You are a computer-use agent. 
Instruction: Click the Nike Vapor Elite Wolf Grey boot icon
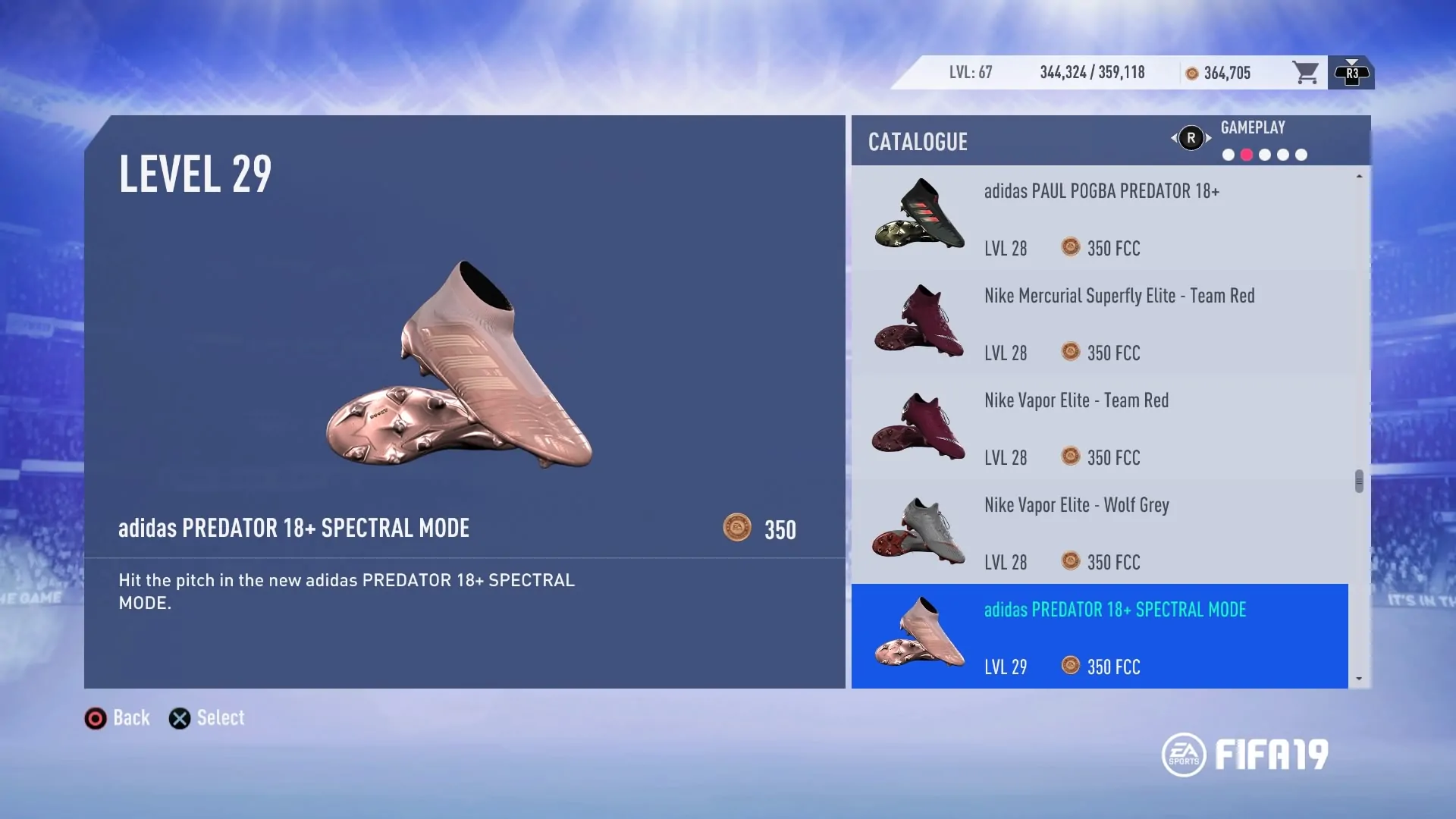[918, 532]
